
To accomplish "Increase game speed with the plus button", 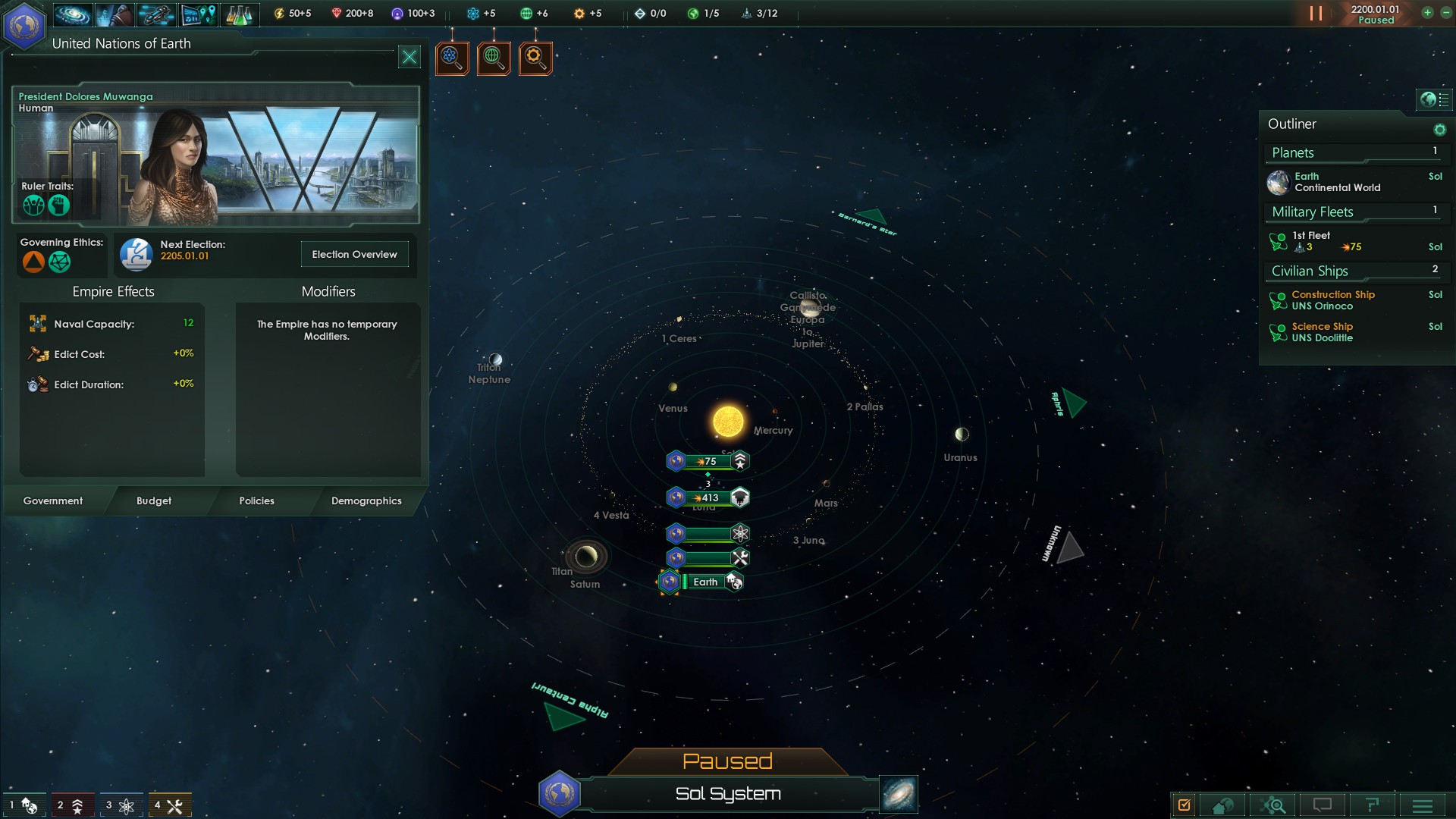I will [x=1427, y=13].
